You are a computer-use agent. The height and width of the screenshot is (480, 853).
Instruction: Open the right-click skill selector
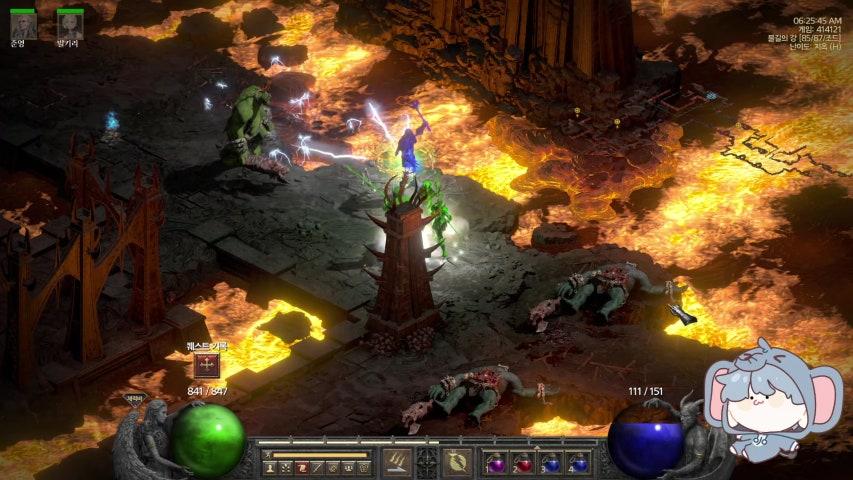click(x=457, y=462)
